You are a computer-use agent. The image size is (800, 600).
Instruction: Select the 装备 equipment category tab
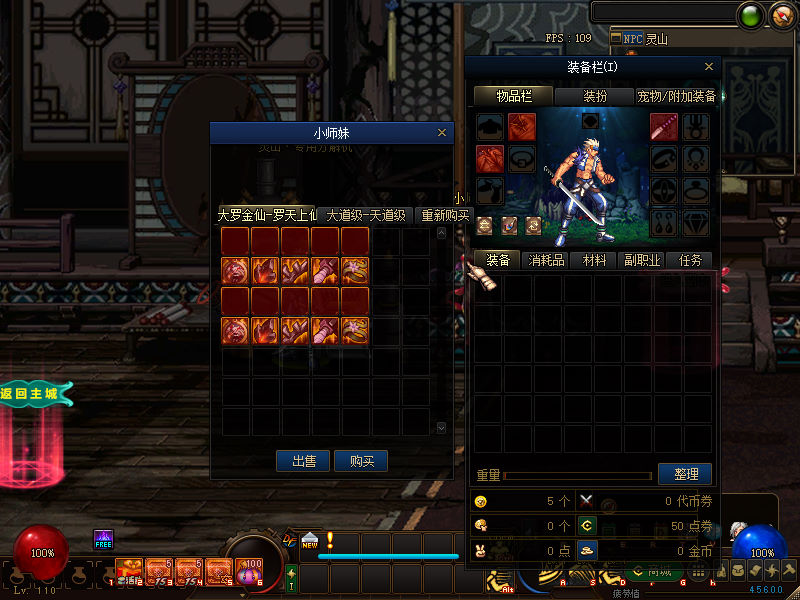pyautogui.click(x=498, y=260)
